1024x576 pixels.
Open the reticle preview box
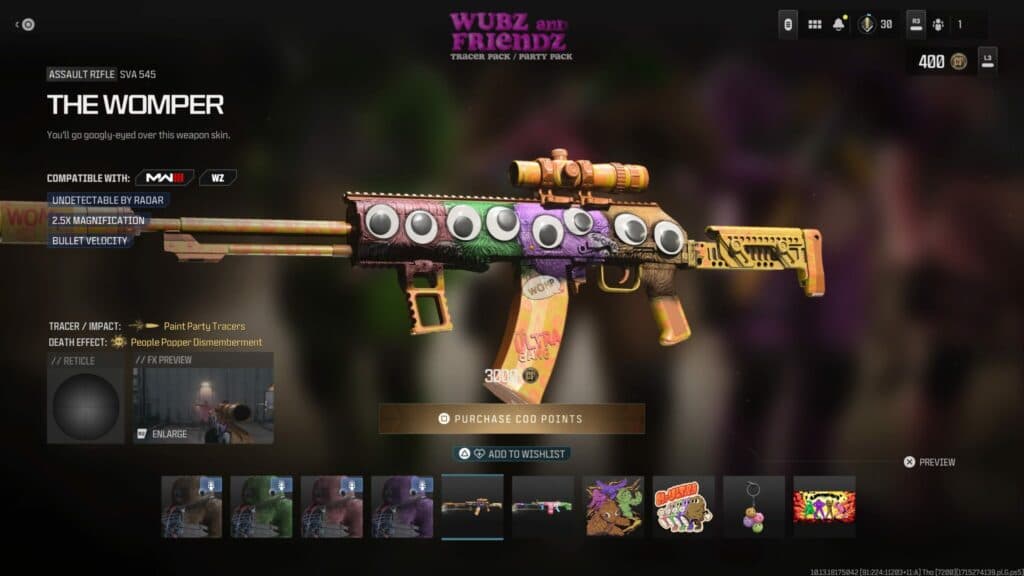[x=86, y=398]
